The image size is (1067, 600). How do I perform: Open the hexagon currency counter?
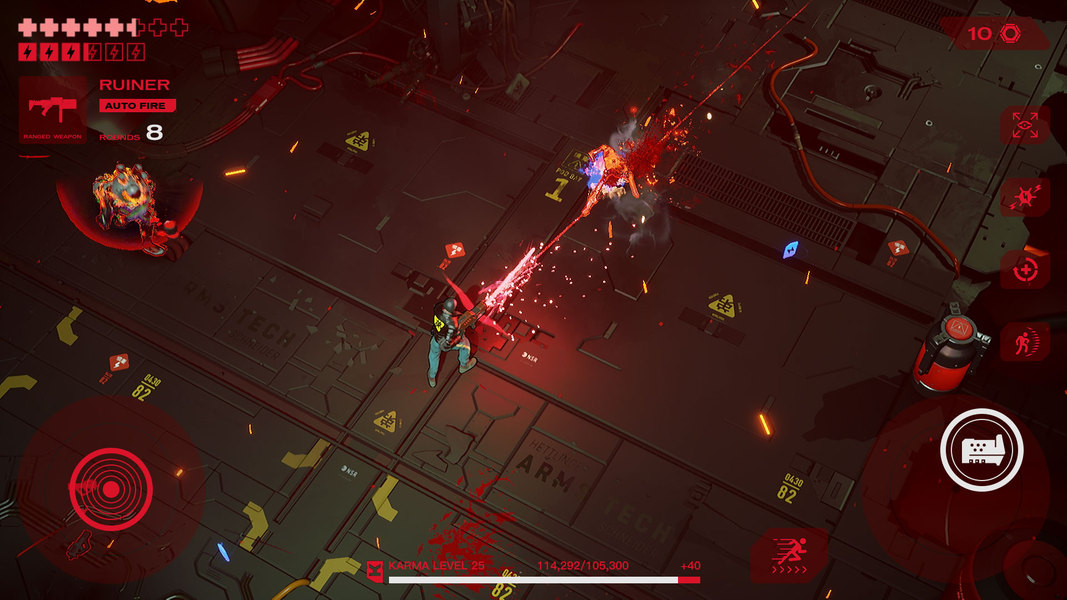[994, 34]
